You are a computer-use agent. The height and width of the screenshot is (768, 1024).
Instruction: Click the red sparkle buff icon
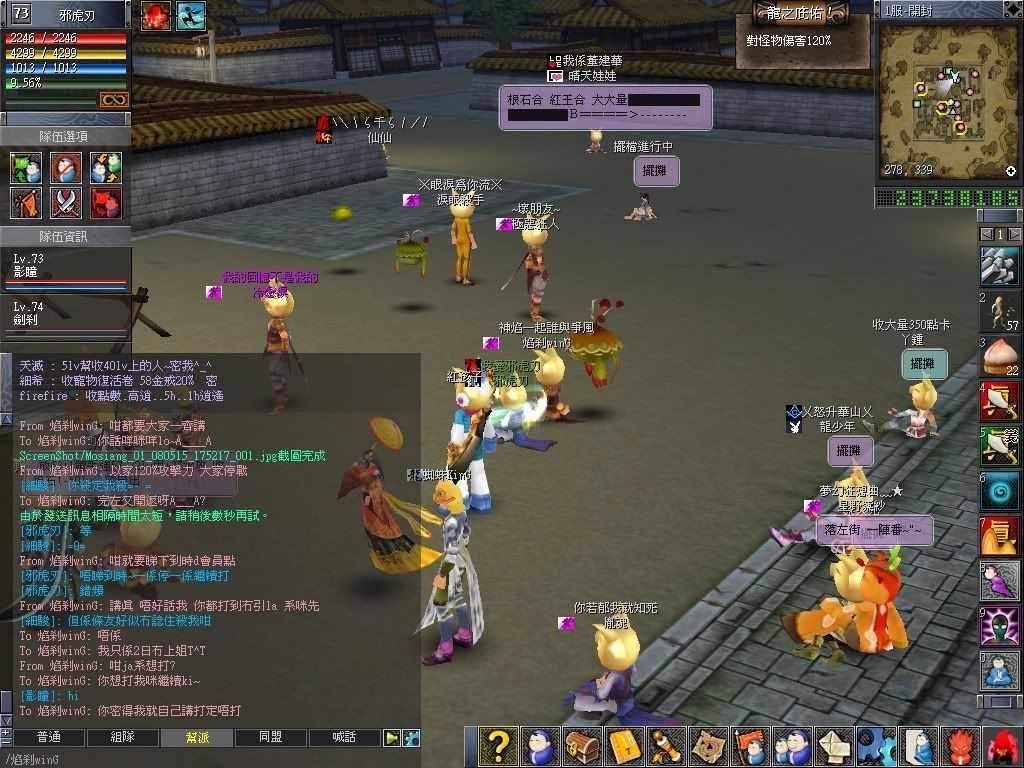coord(156,15)
